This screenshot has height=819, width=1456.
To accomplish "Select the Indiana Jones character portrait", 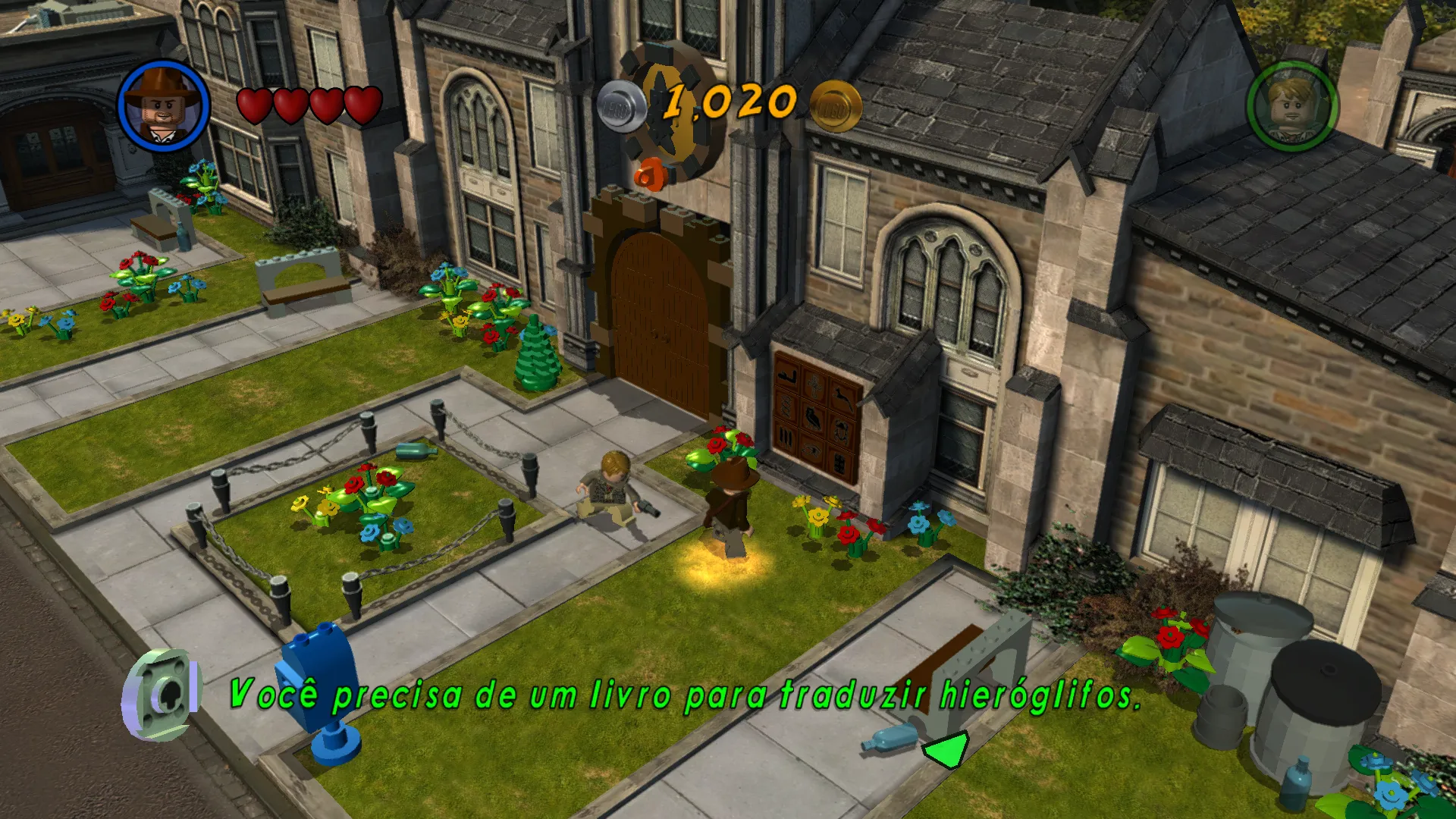I will point(164,105).
